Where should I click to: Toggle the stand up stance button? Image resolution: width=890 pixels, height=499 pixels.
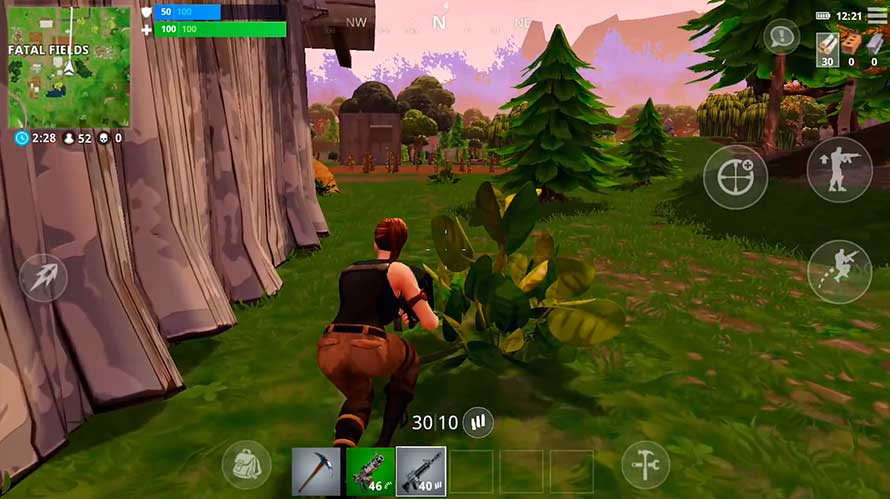pos(839,170)
